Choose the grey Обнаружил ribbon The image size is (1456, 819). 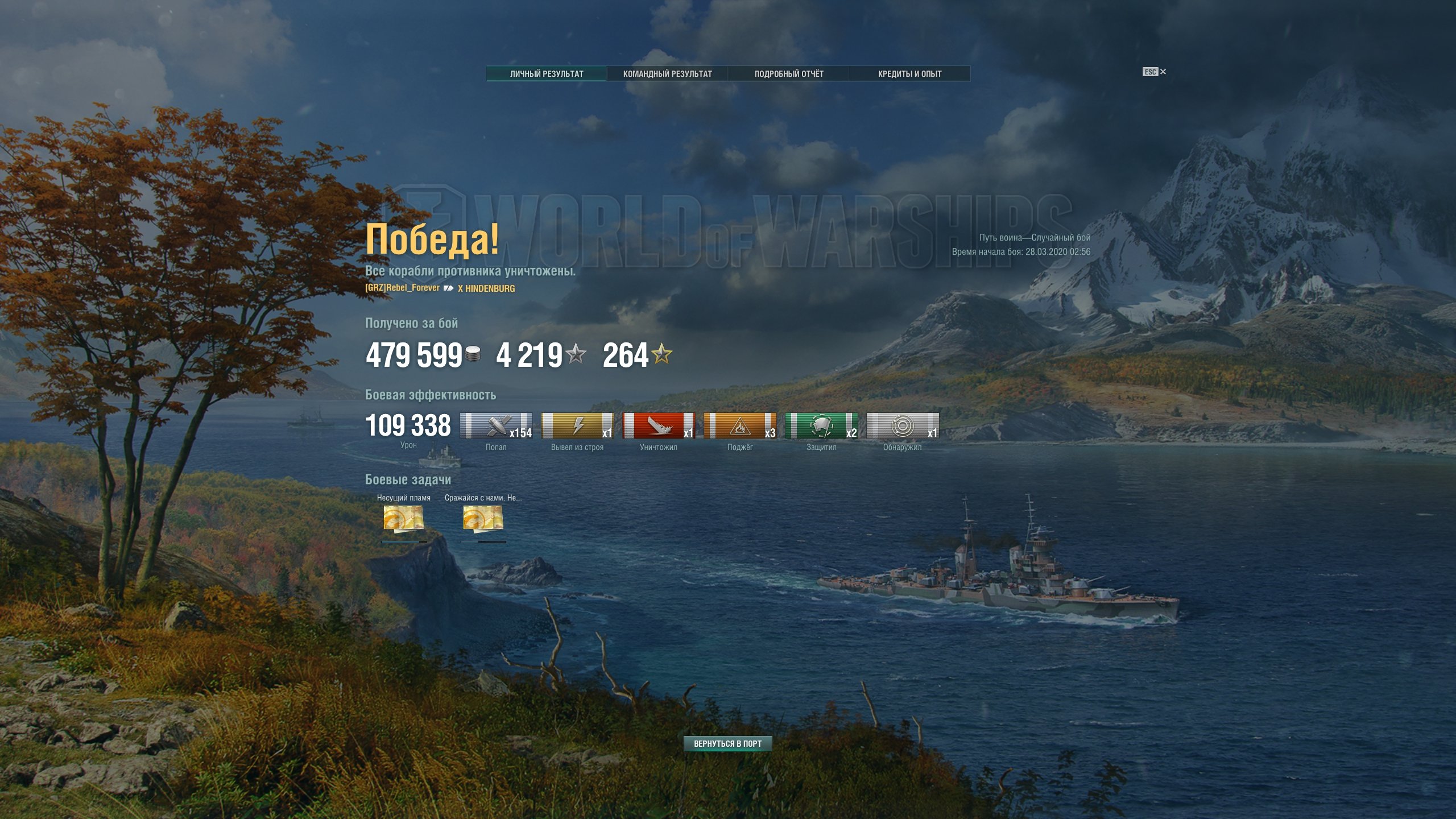[x=903, y=426]
